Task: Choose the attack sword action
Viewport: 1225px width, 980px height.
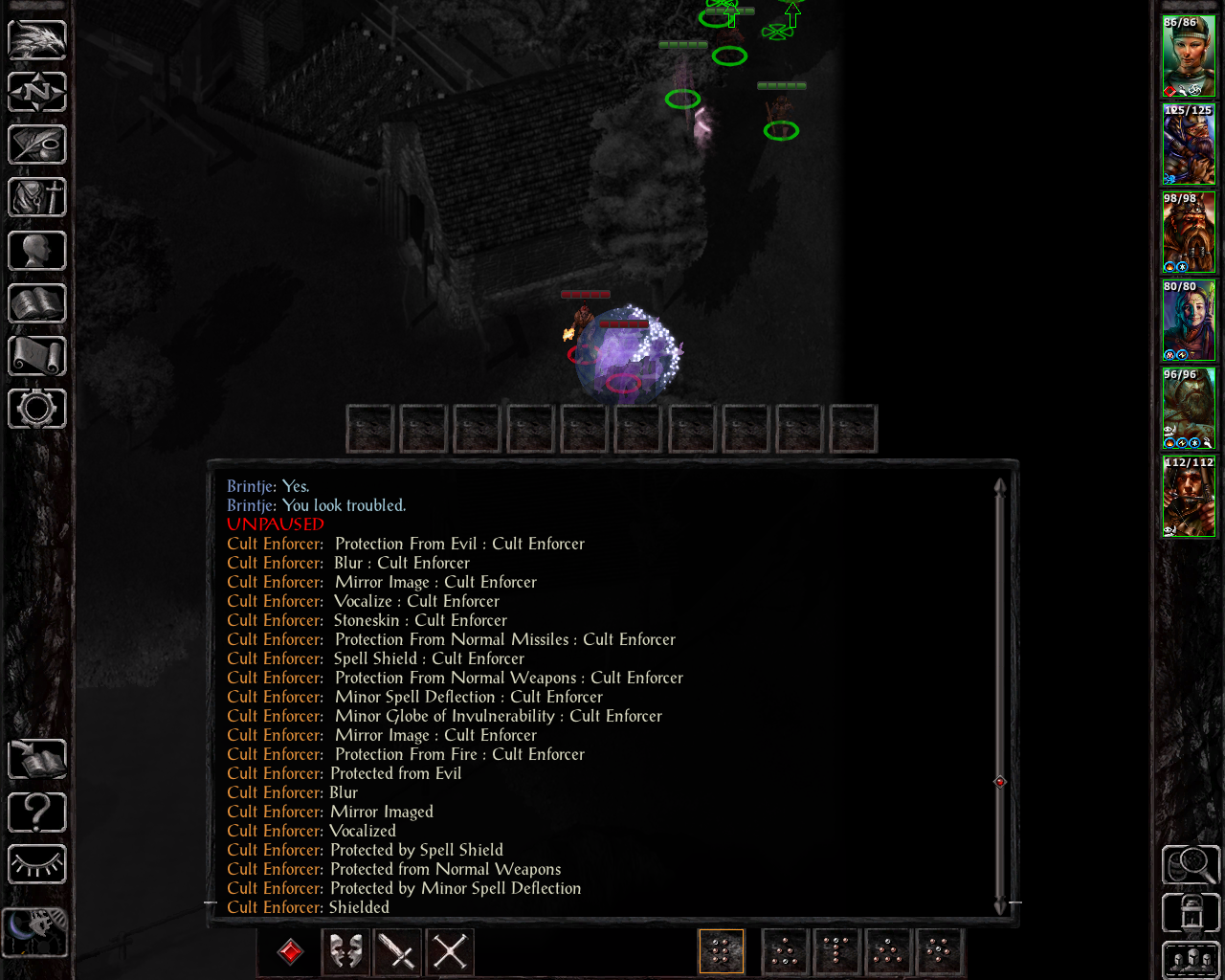Action: tap(397, 951)
